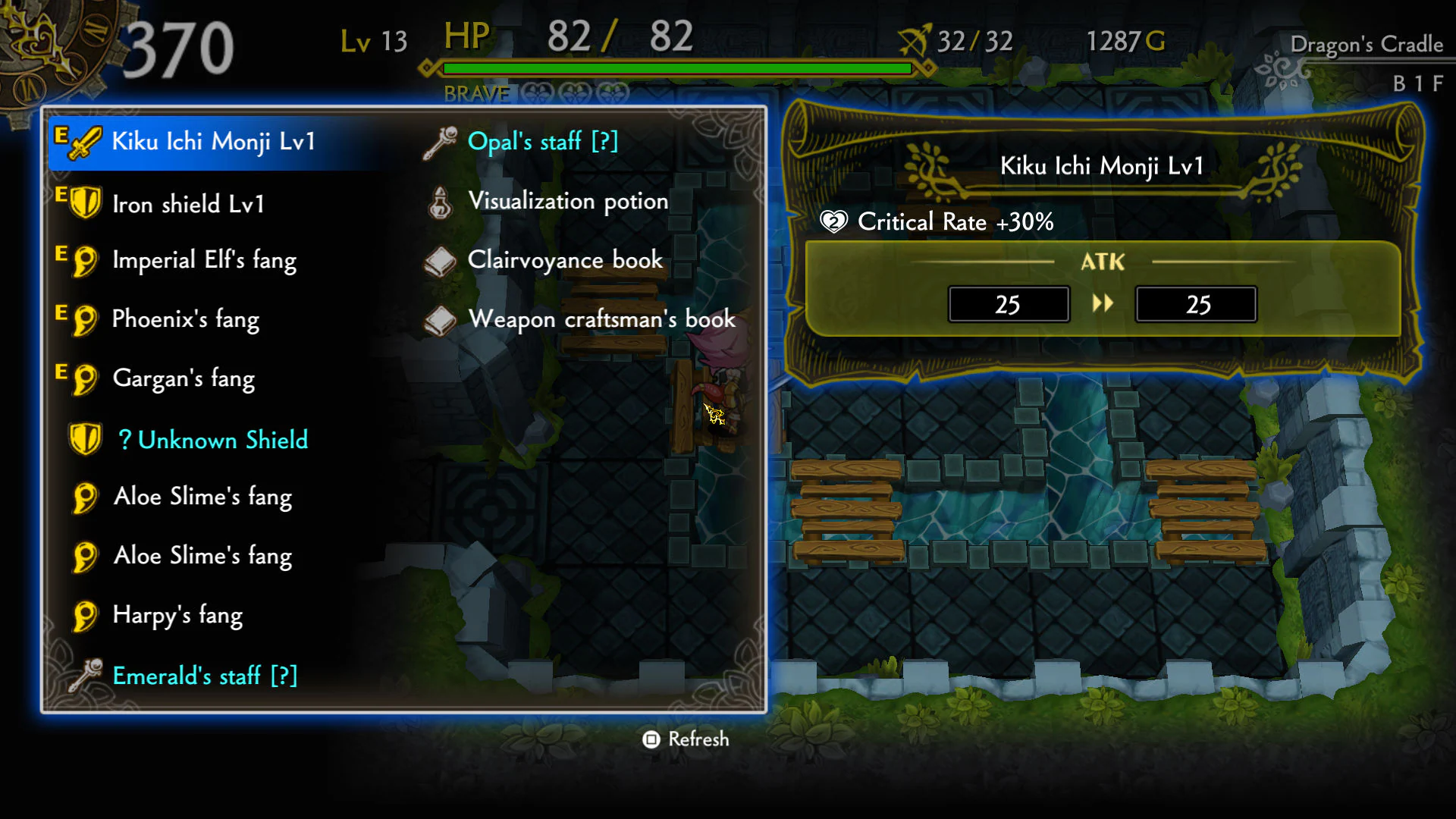Select the first Aloe Slime's fang entry
The image size is (1456, 819).
[x=202, y=497]
